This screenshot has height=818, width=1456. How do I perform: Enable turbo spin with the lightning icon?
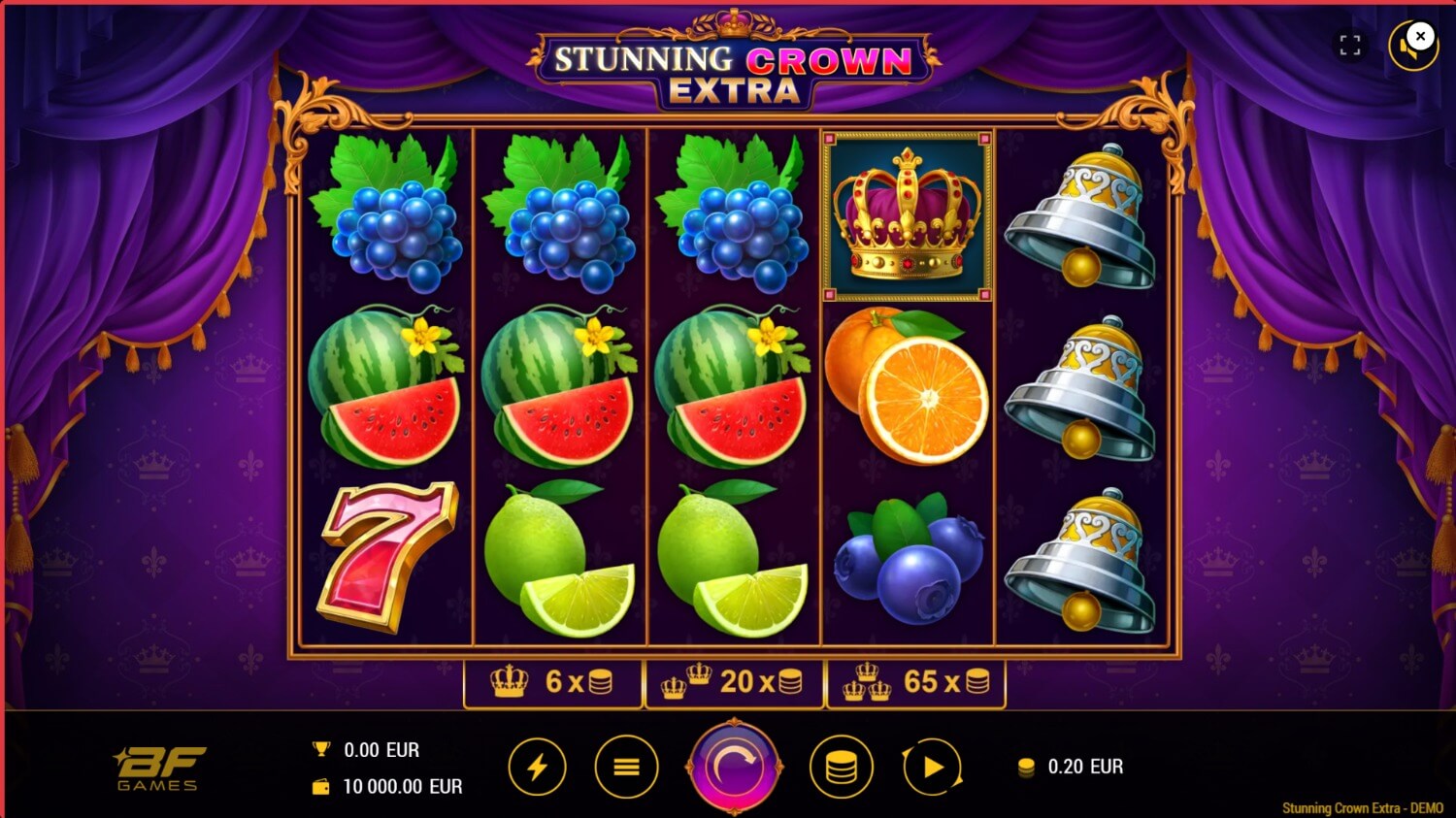coord(538,766)
